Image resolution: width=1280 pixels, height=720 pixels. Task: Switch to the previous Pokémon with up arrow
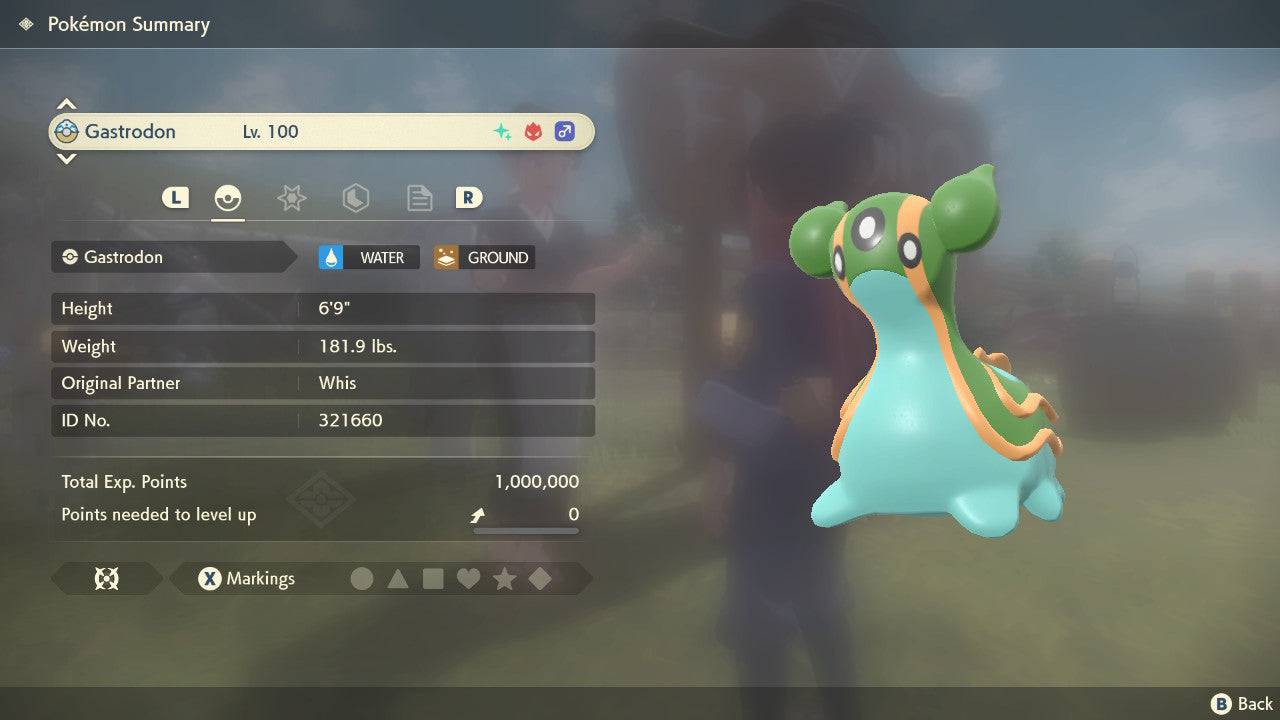pyautogui.click(x=66, y=104)
